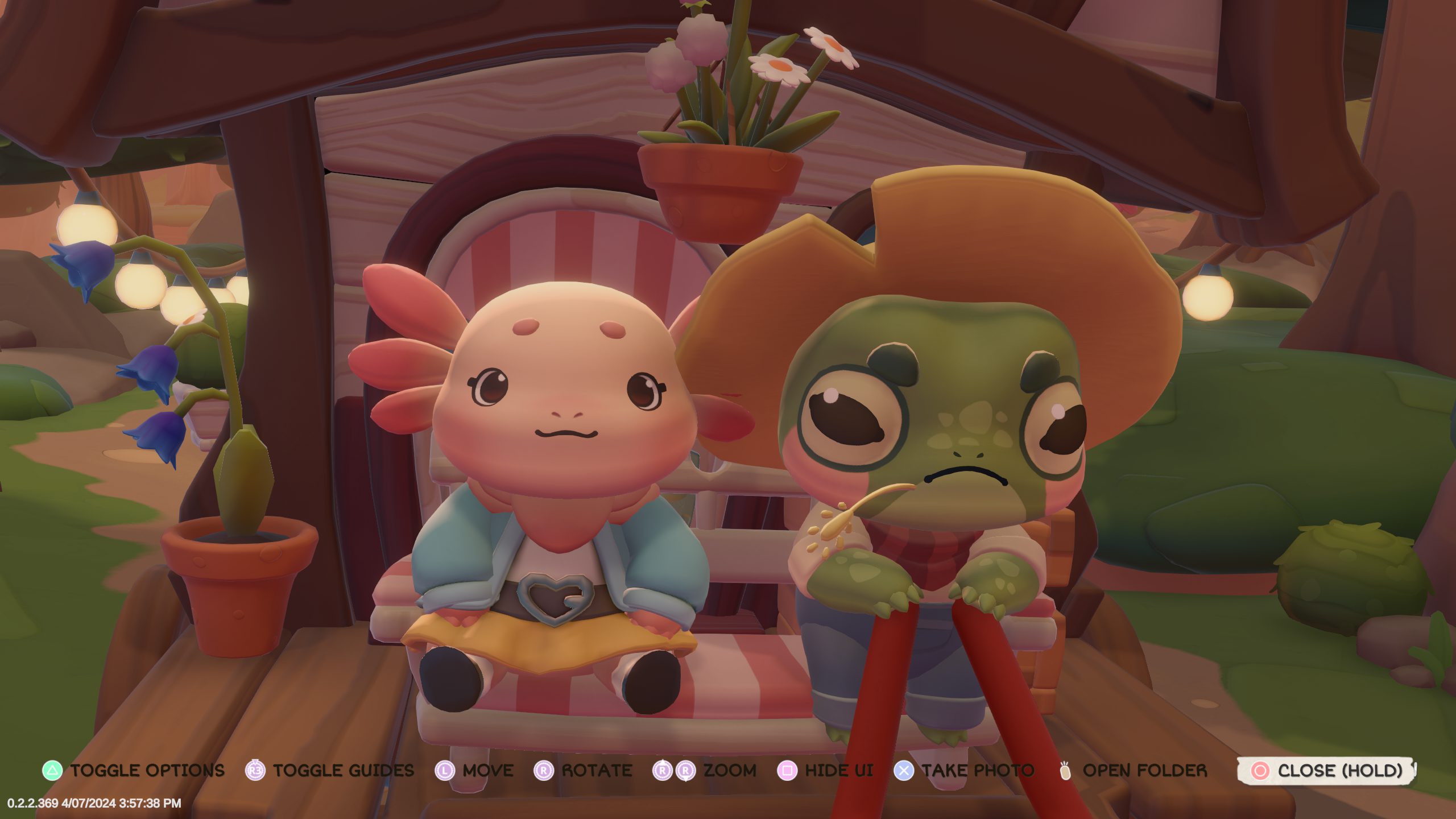Viewport: 1456px width, 819px height.
Task: Take a photo of the scene
Action: pos(965,771)
